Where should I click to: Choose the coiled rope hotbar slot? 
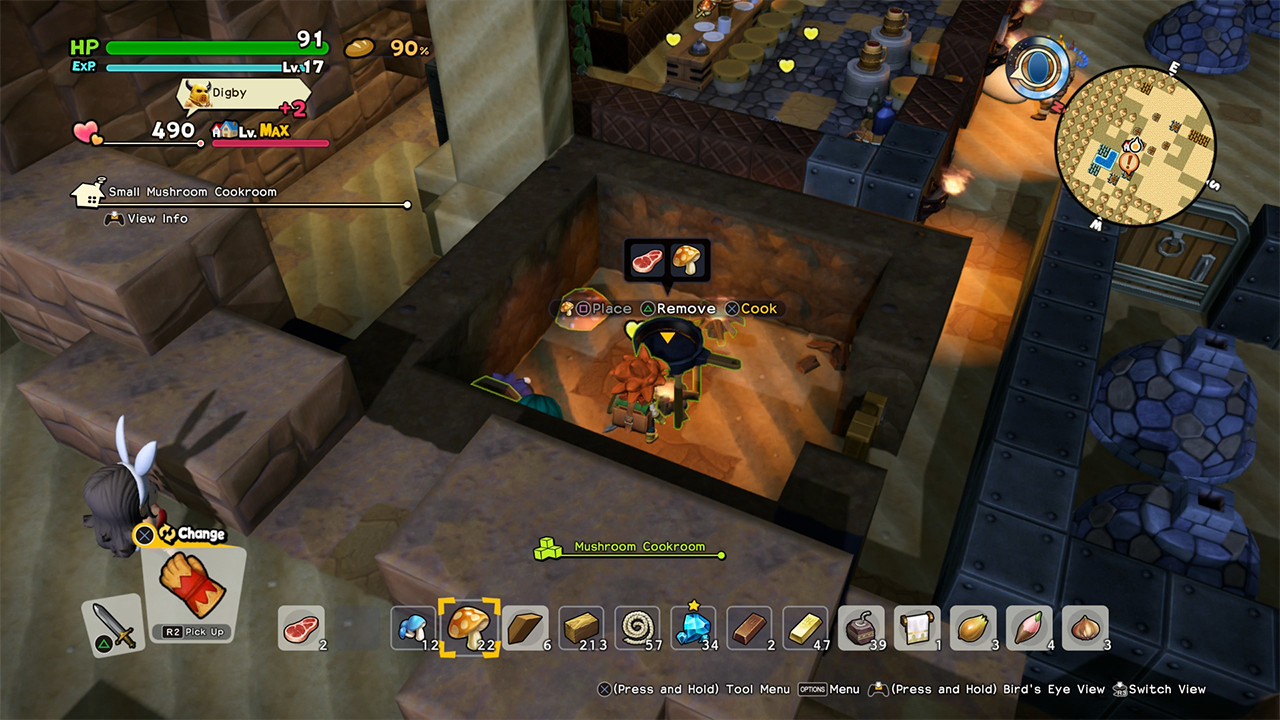click(x=637, y=628)
